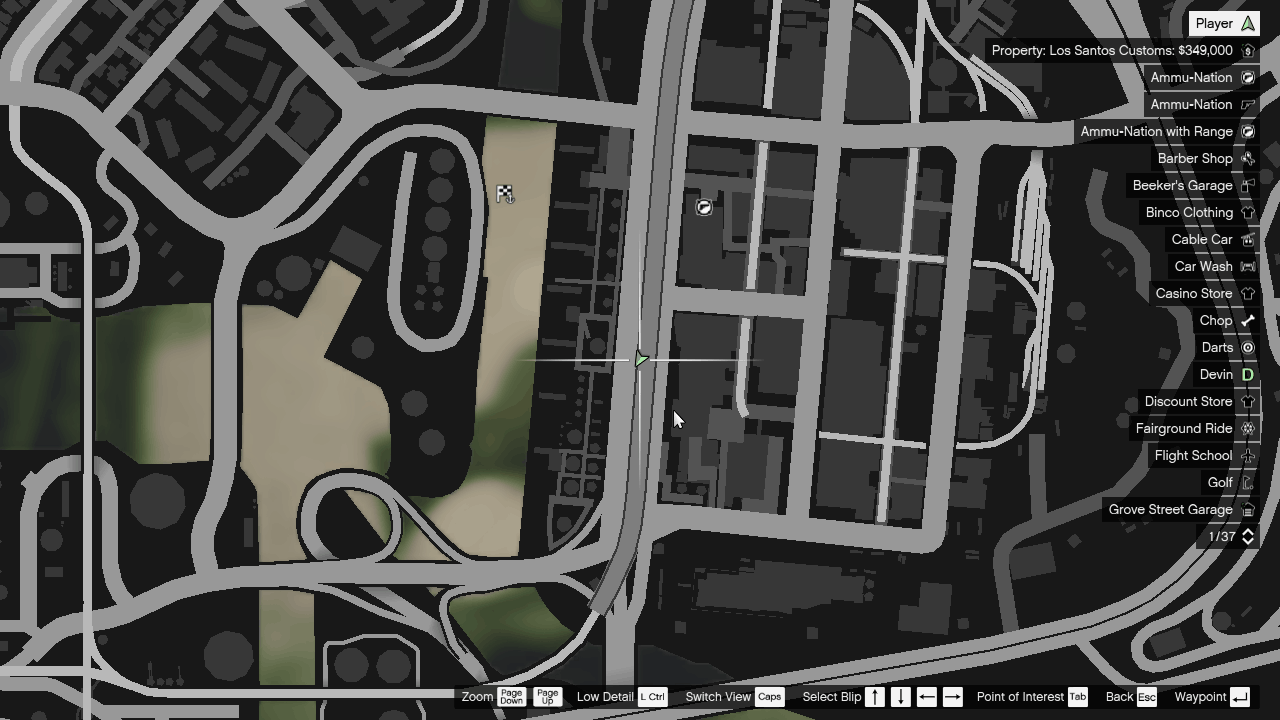The height and width of the screenshot is (720, 1280).
Task: Toggle Switch View with Caps
Action: [x=769, y=696]
